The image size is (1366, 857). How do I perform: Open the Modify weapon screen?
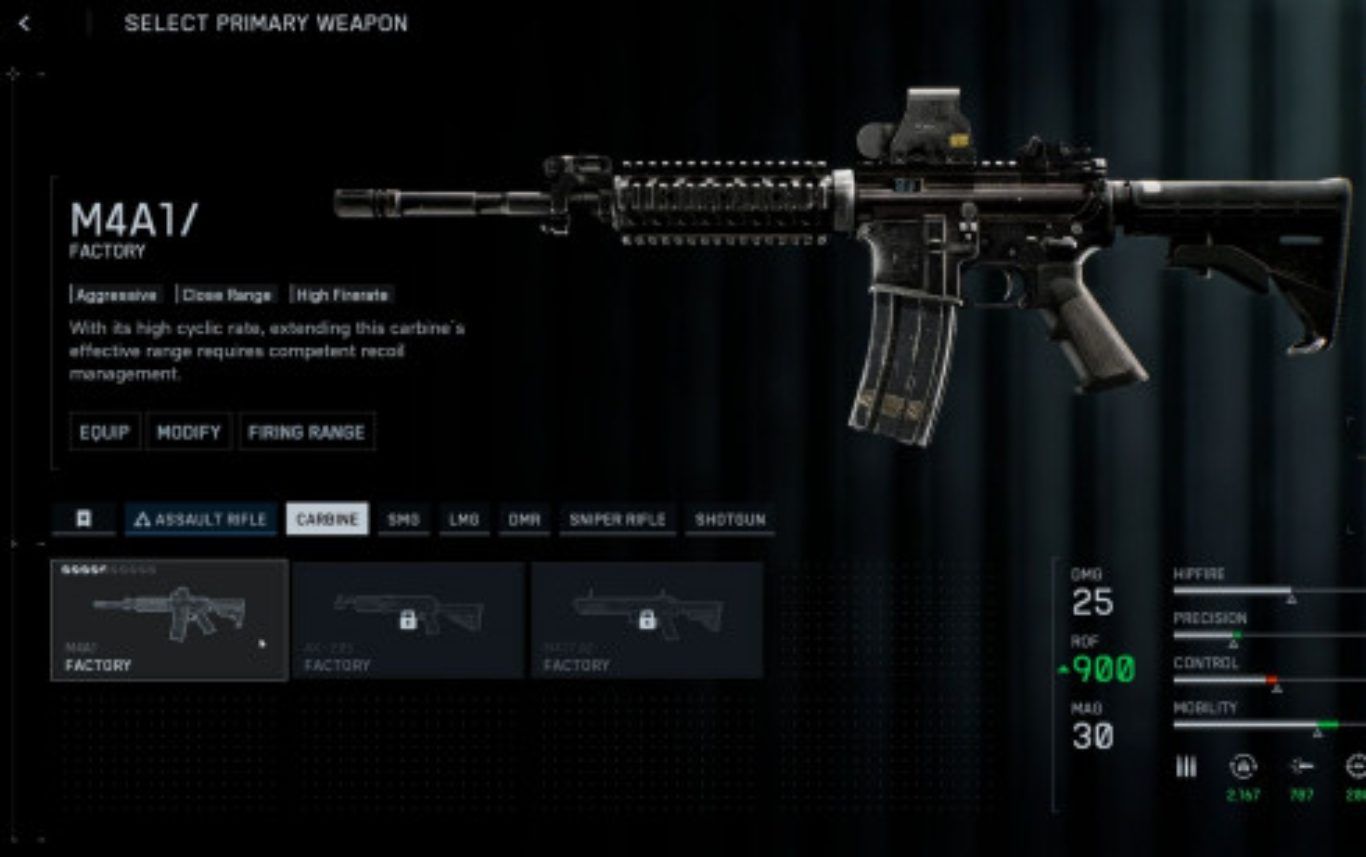coord(189,432)
